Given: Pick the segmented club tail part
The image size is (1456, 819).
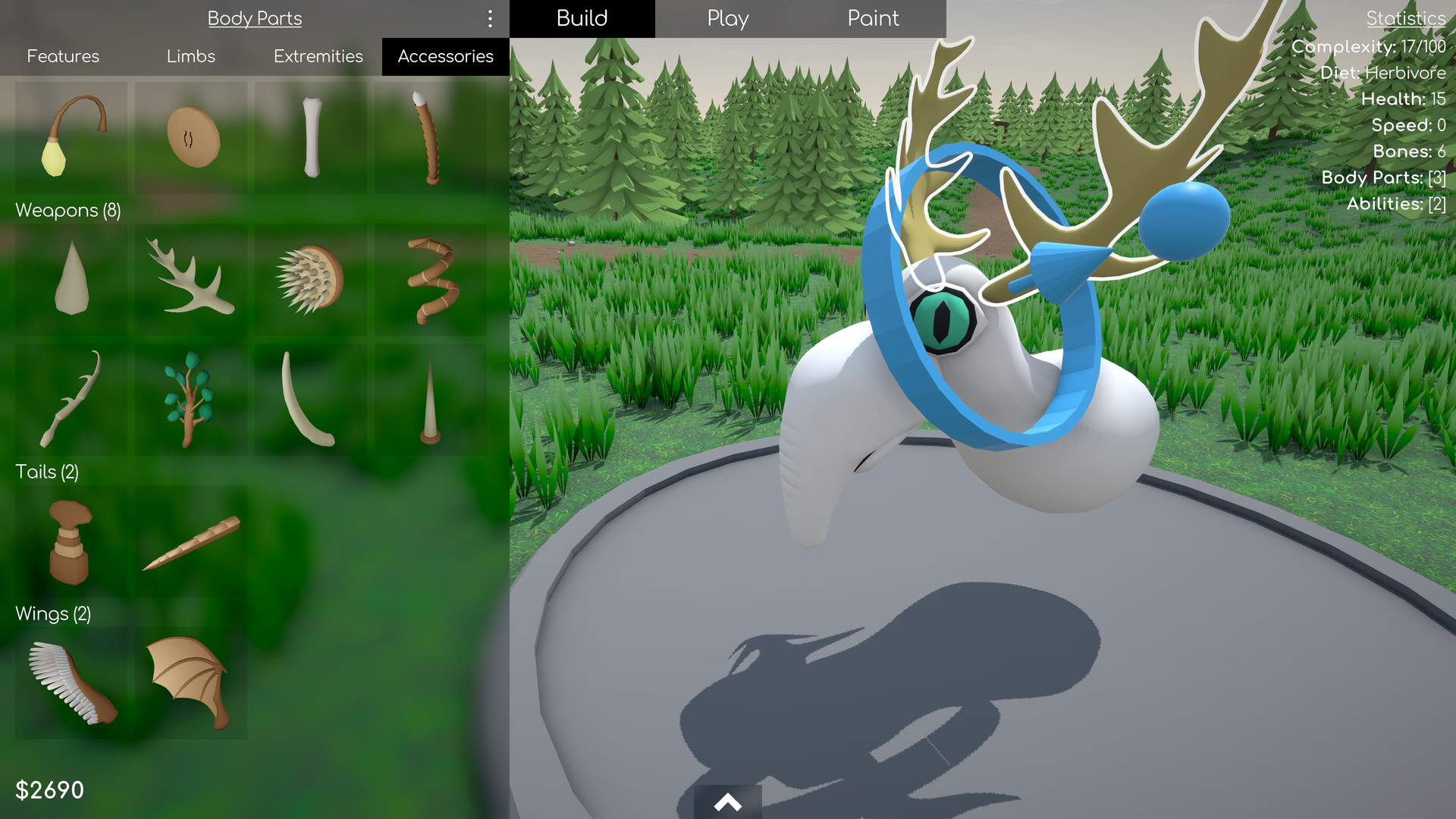Looking at the screenshot, I should (x=71, y=541).
